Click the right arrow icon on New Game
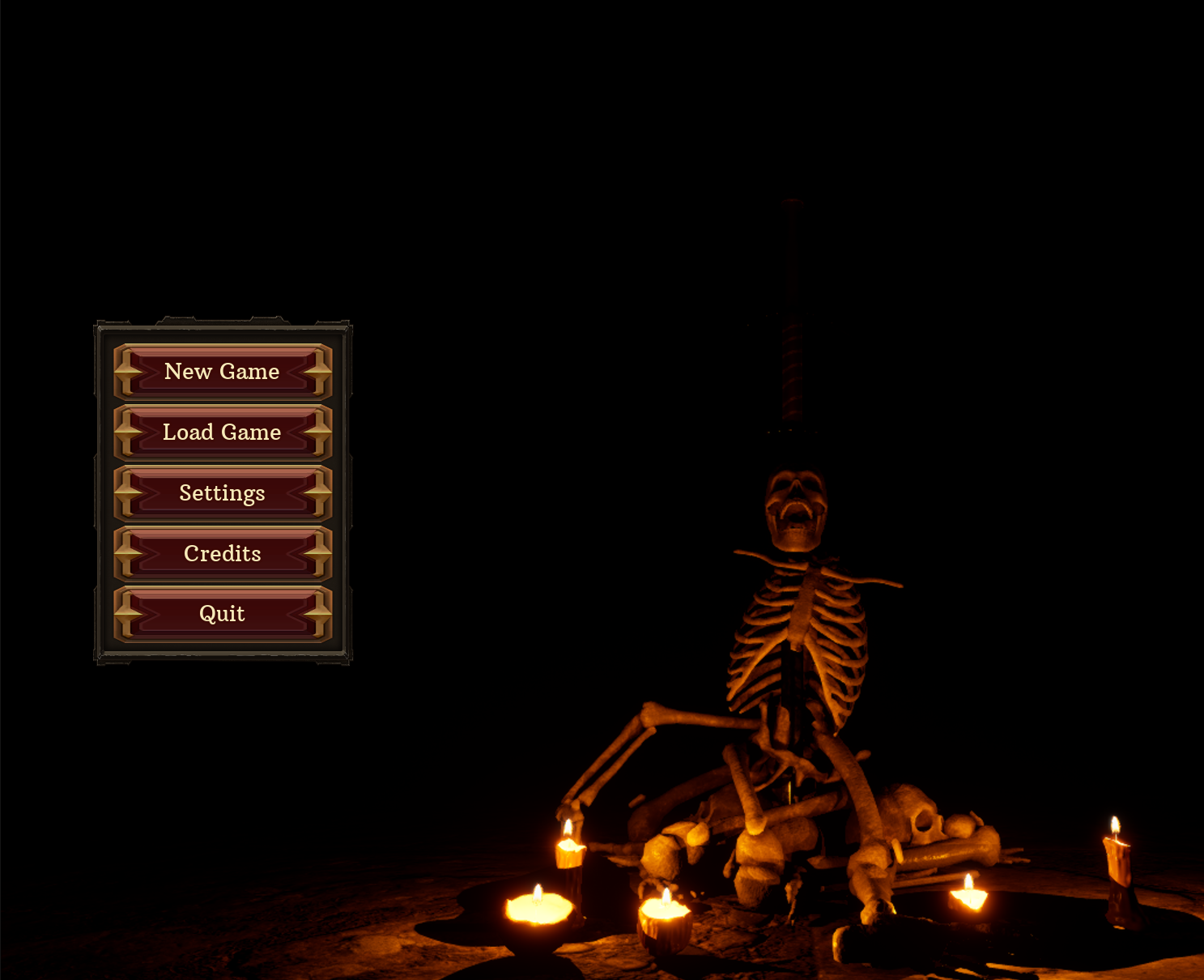1204x980 pixels. (x=318, y=372)
